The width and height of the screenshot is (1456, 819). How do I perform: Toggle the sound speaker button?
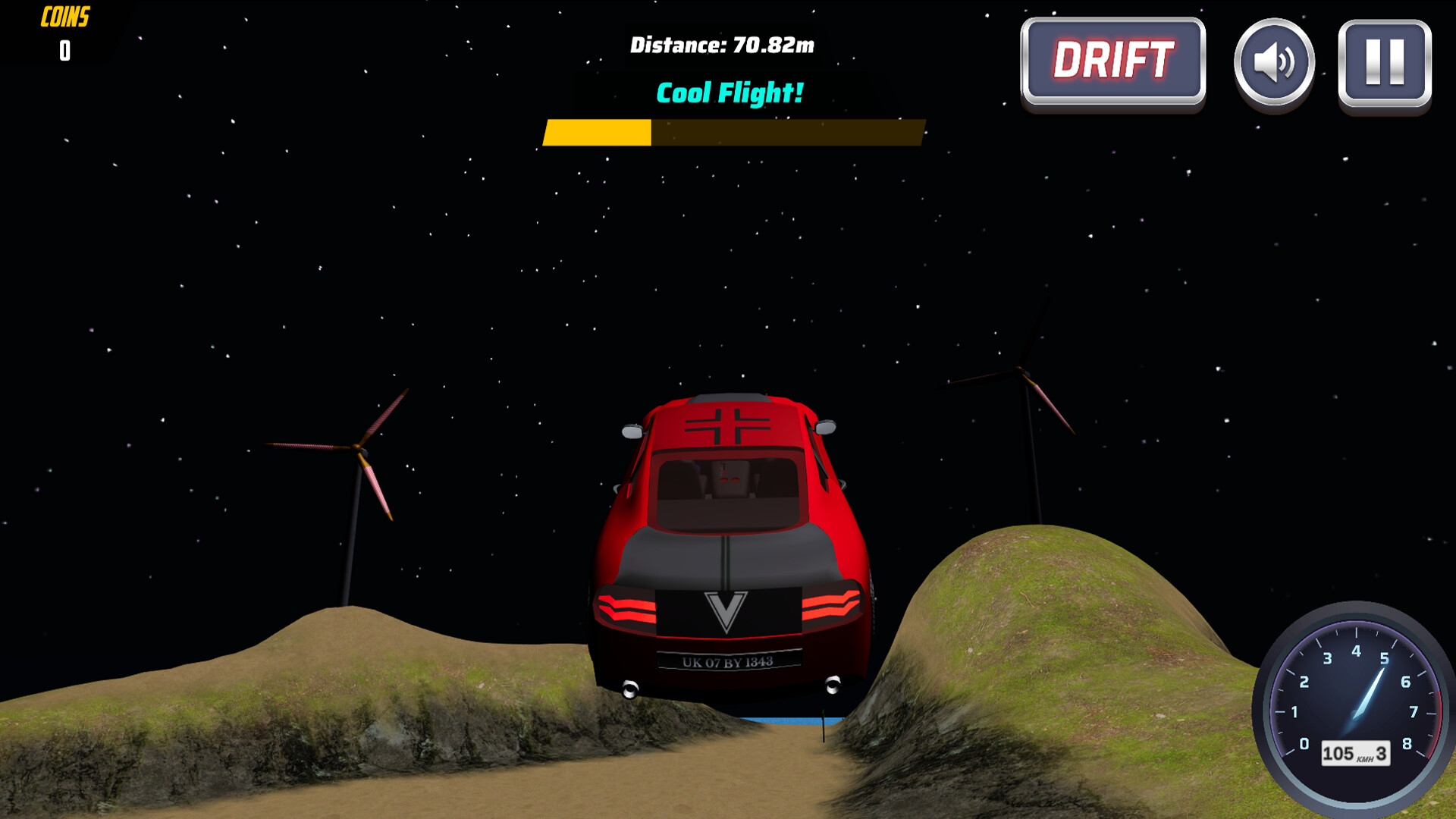(x=1274, y=62)
